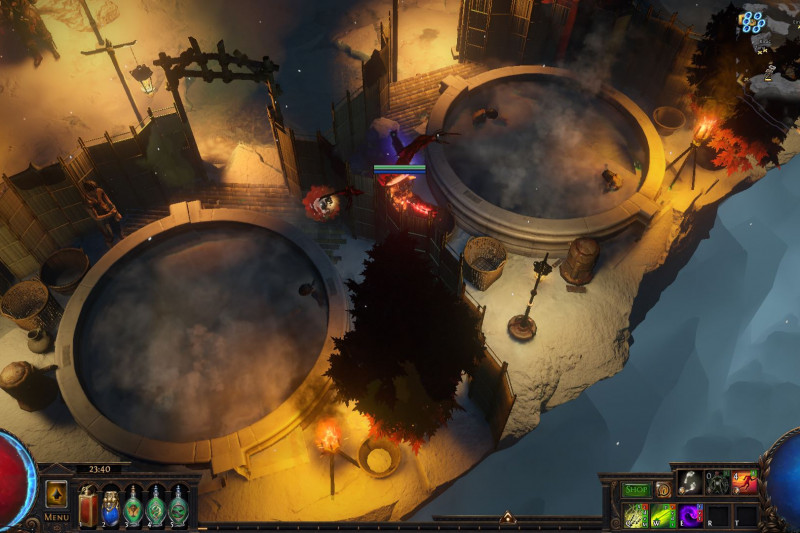Activate the E purple vortex skill
Screen dimensions: 800x533
click(690, 515)
